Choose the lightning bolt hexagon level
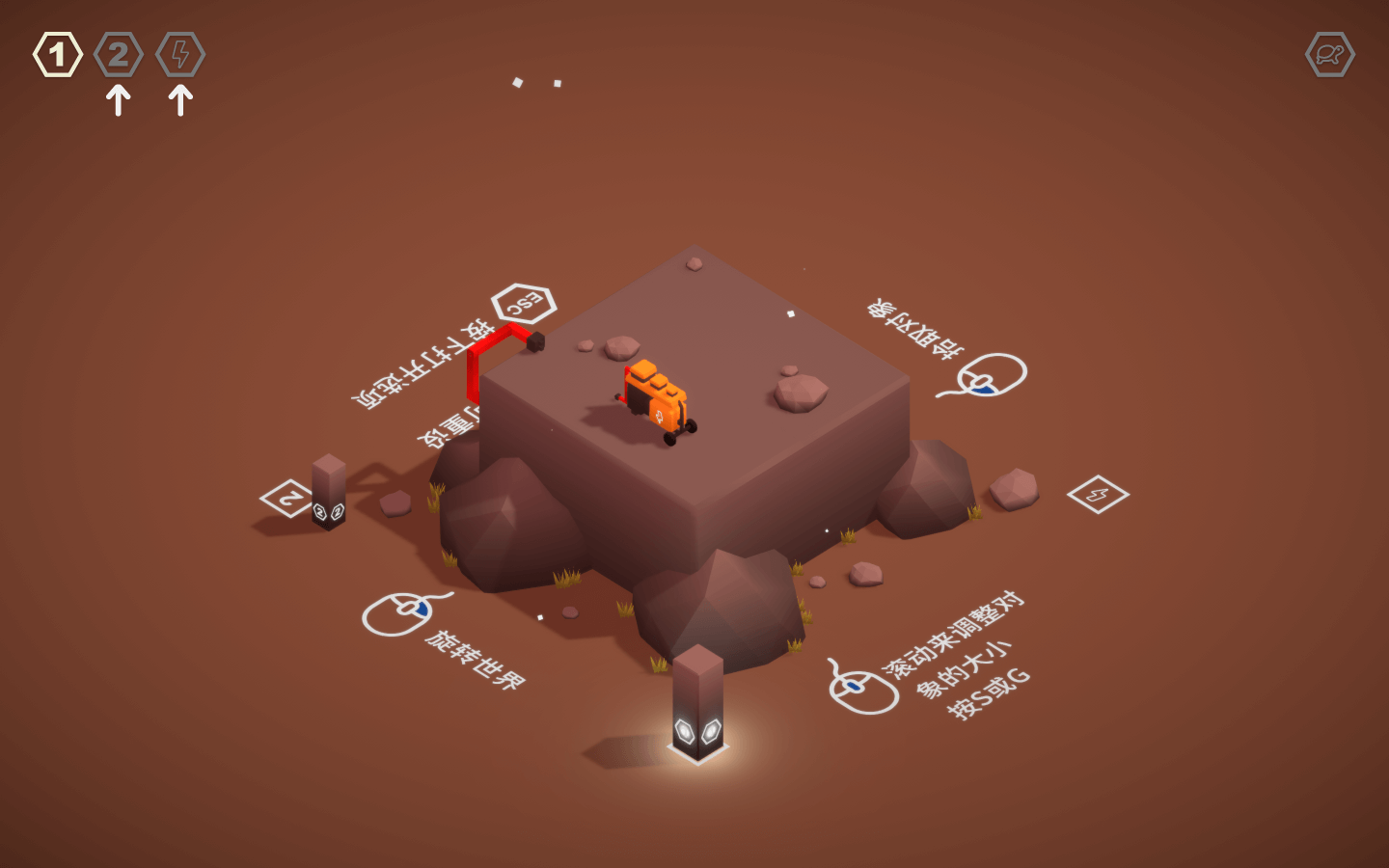Image resolution: width=1389 pixels, height=868 pixels. pos(180,55)
